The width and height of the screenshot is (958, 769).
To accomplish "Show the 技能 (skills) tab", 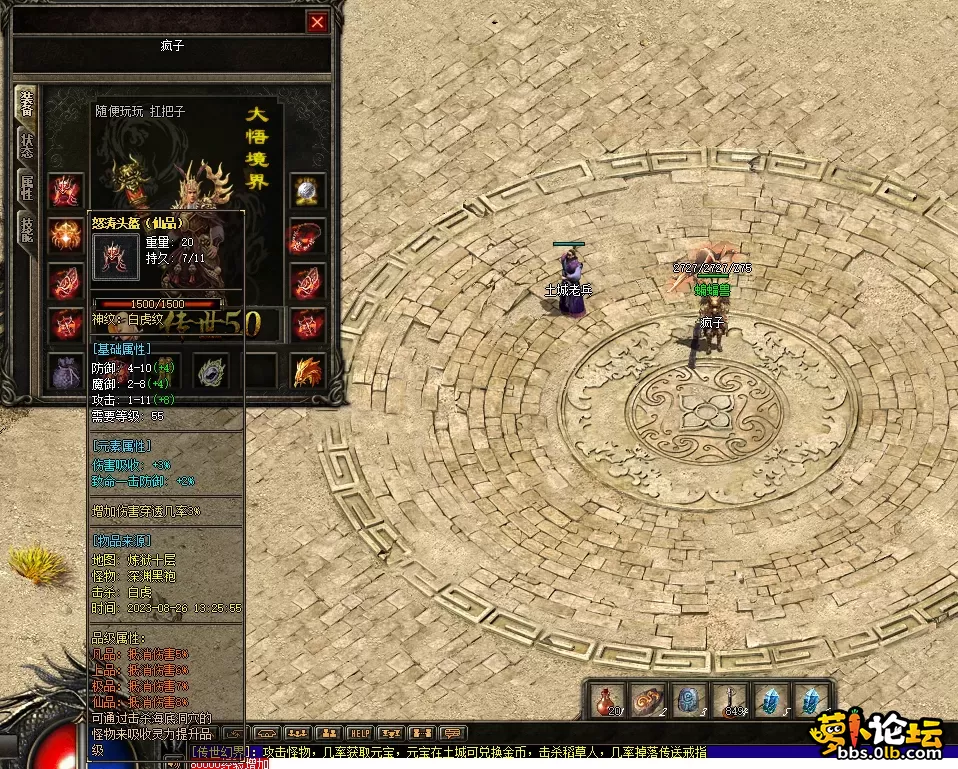I will point(27,231).
